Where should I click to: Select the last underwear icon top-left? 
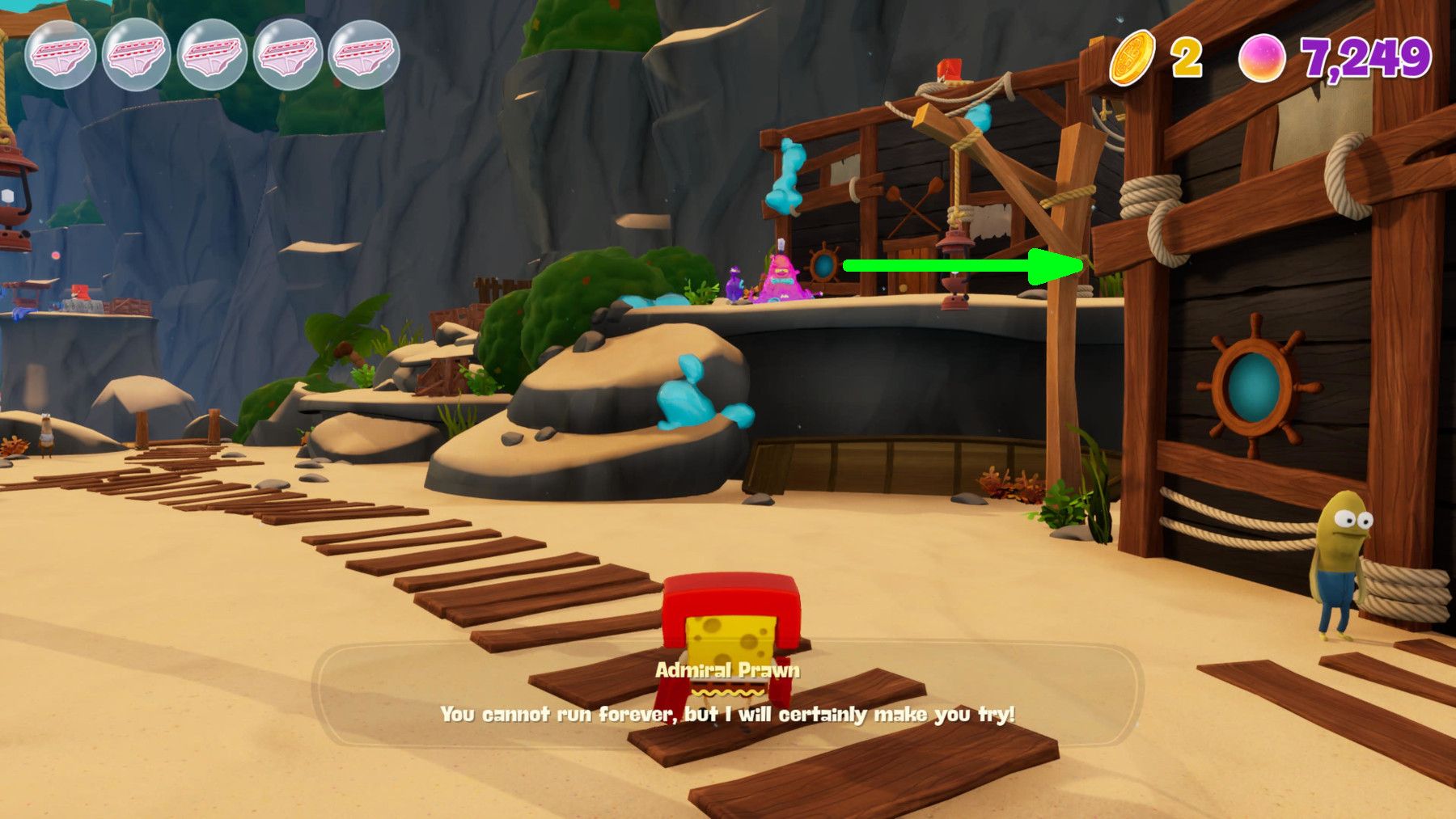tap(362, 54)
